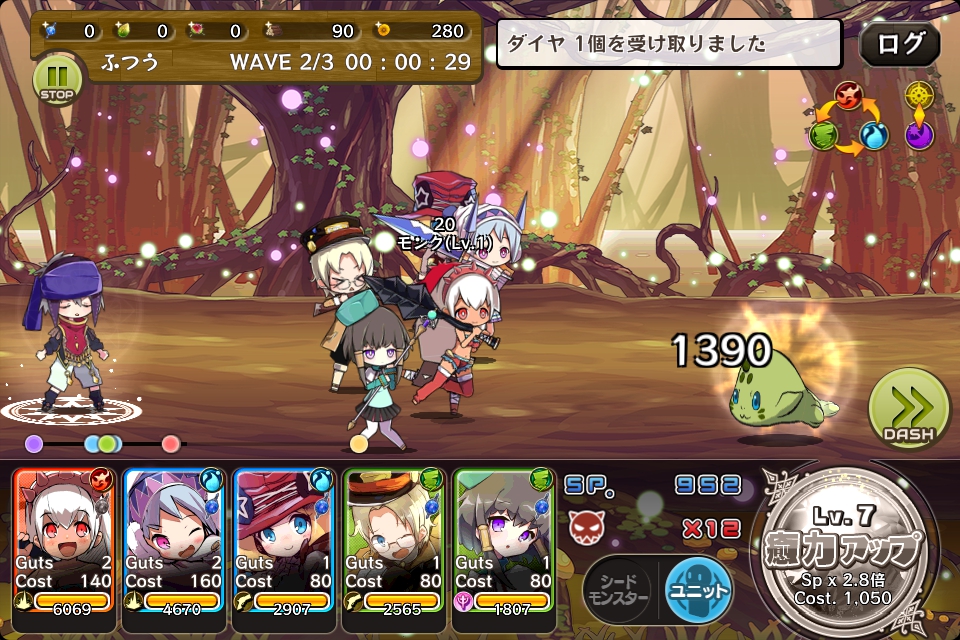Open the battle log (ログ)
960x640 pixels.
[x=900, y=44]
